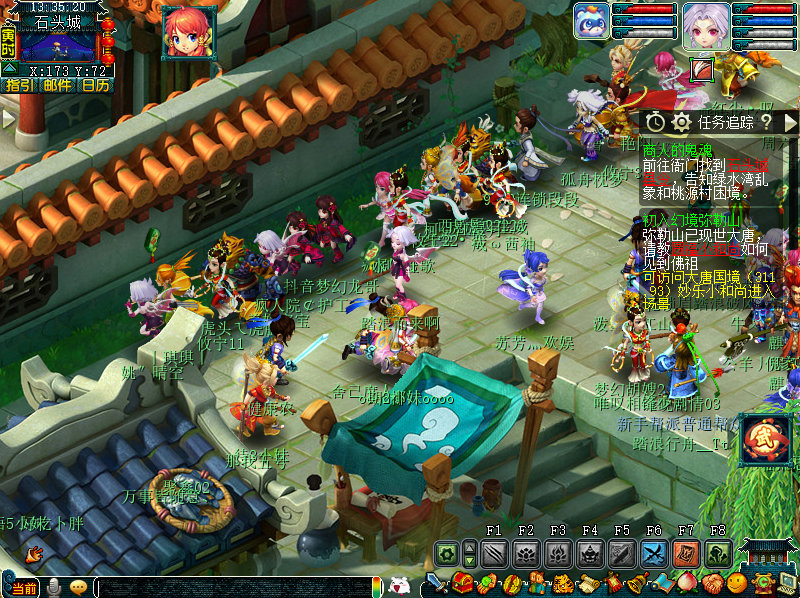The height and width of the screenshot is (598, 800).
Task: Click the yellow smiley face icon
Action: 738,584
